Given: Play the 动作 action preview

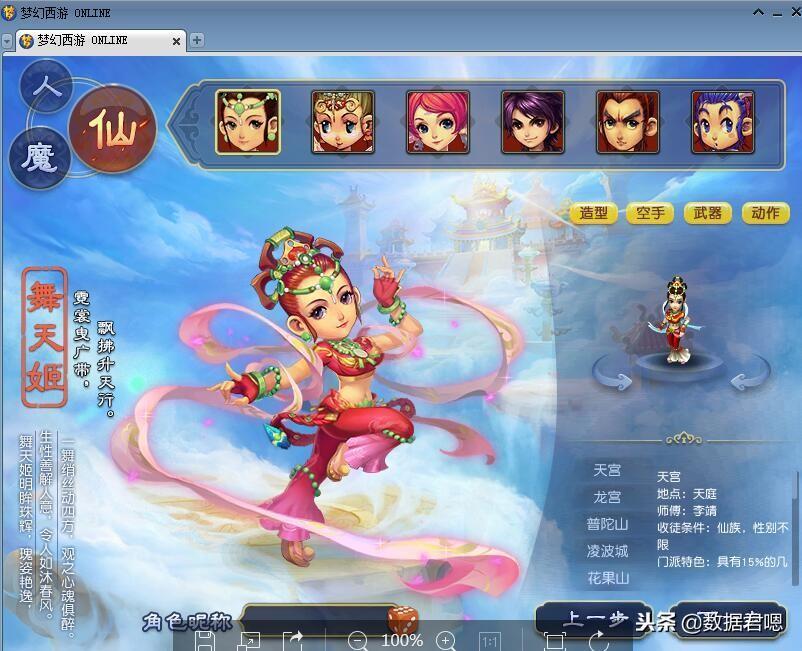Looking at the screenshot, I should (765, 213).
